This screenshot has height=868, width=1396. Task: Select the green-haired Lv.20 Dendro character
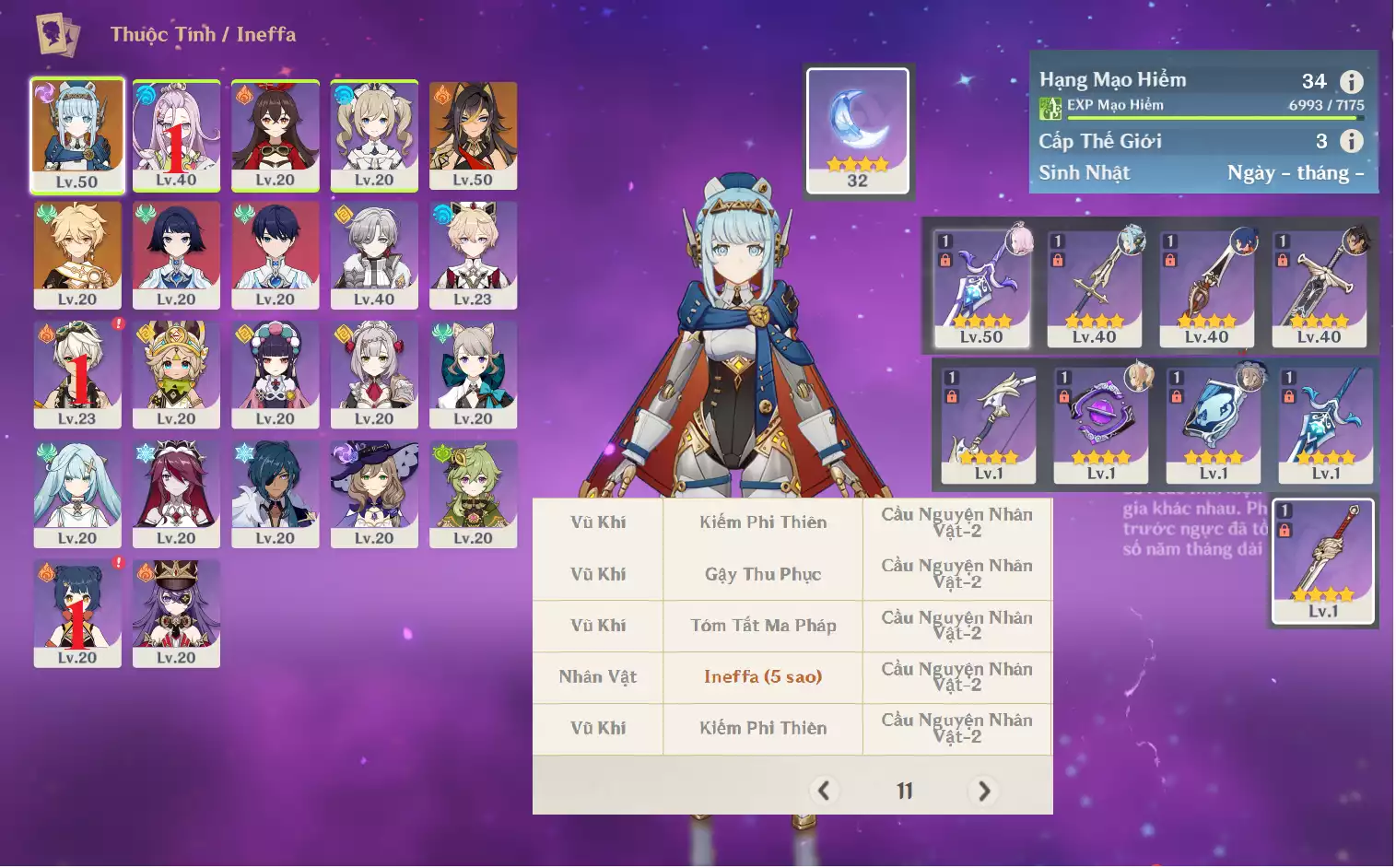pyautogui.click(x=473, y=493)
